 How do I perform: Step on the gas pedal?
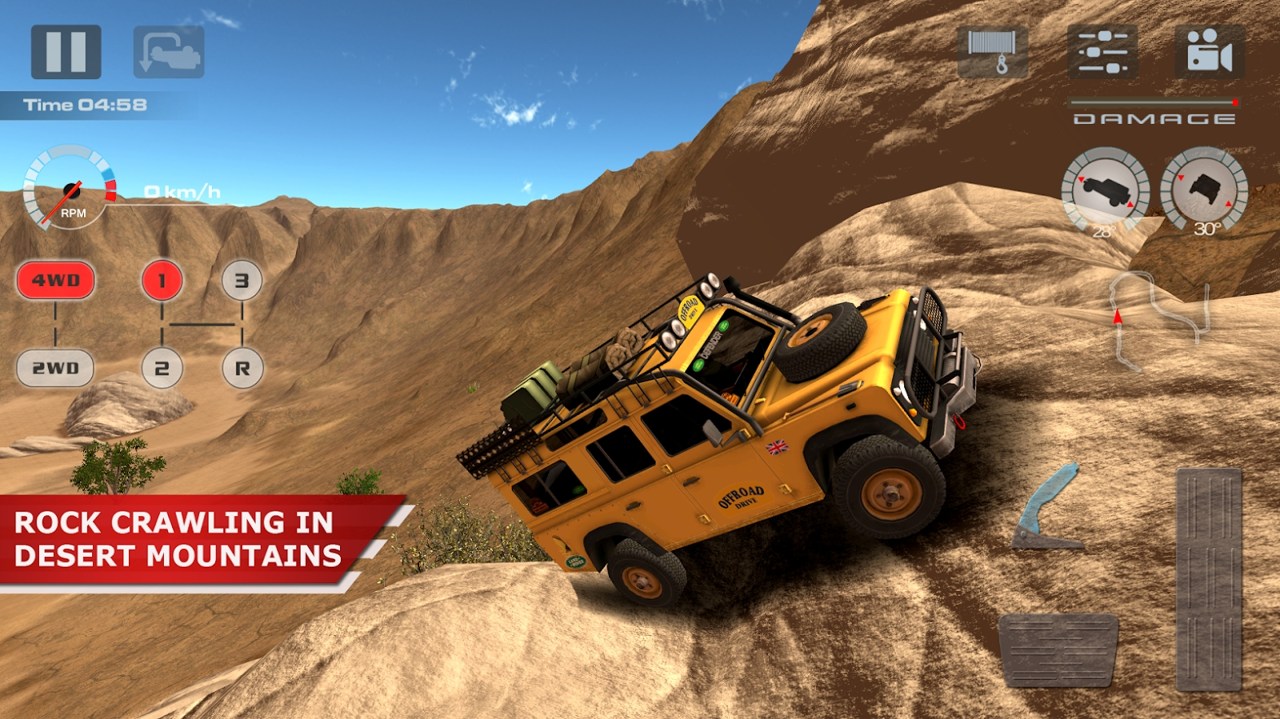pyautogui.click(x=1208, y=578)
